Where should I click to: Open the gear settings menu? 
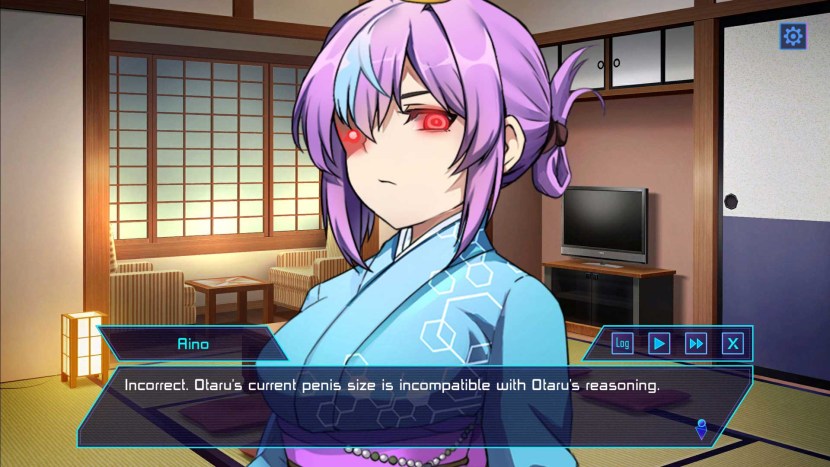793,37
